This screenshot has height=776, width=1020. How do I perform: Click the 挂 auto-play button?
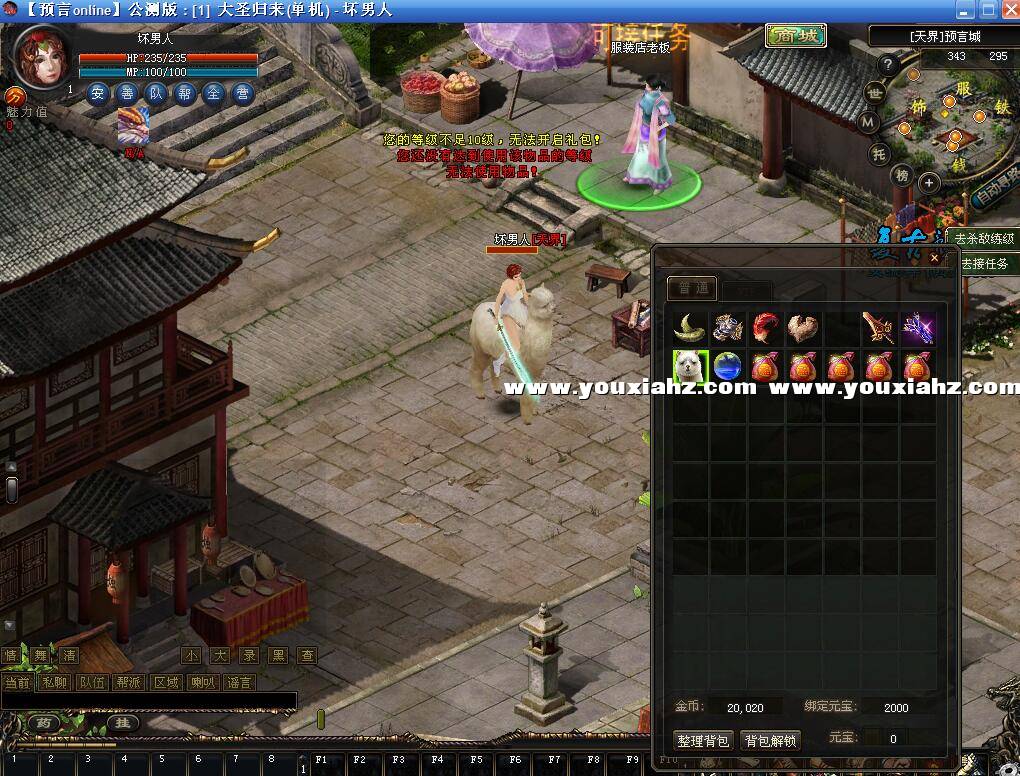click(123, 723)
